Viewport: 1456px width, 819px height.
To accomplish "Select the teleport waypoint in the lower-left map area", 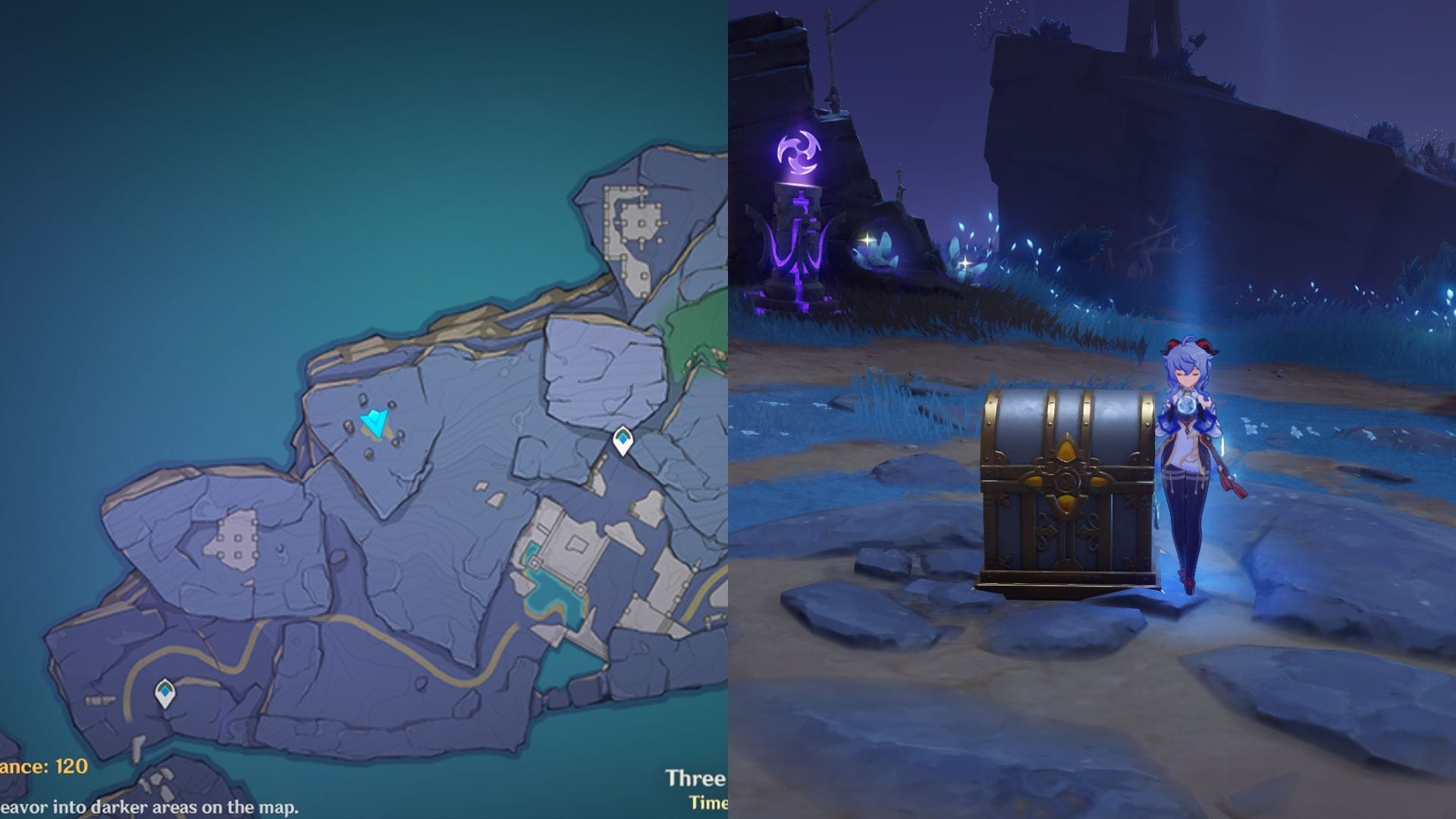I will (164, 693).
